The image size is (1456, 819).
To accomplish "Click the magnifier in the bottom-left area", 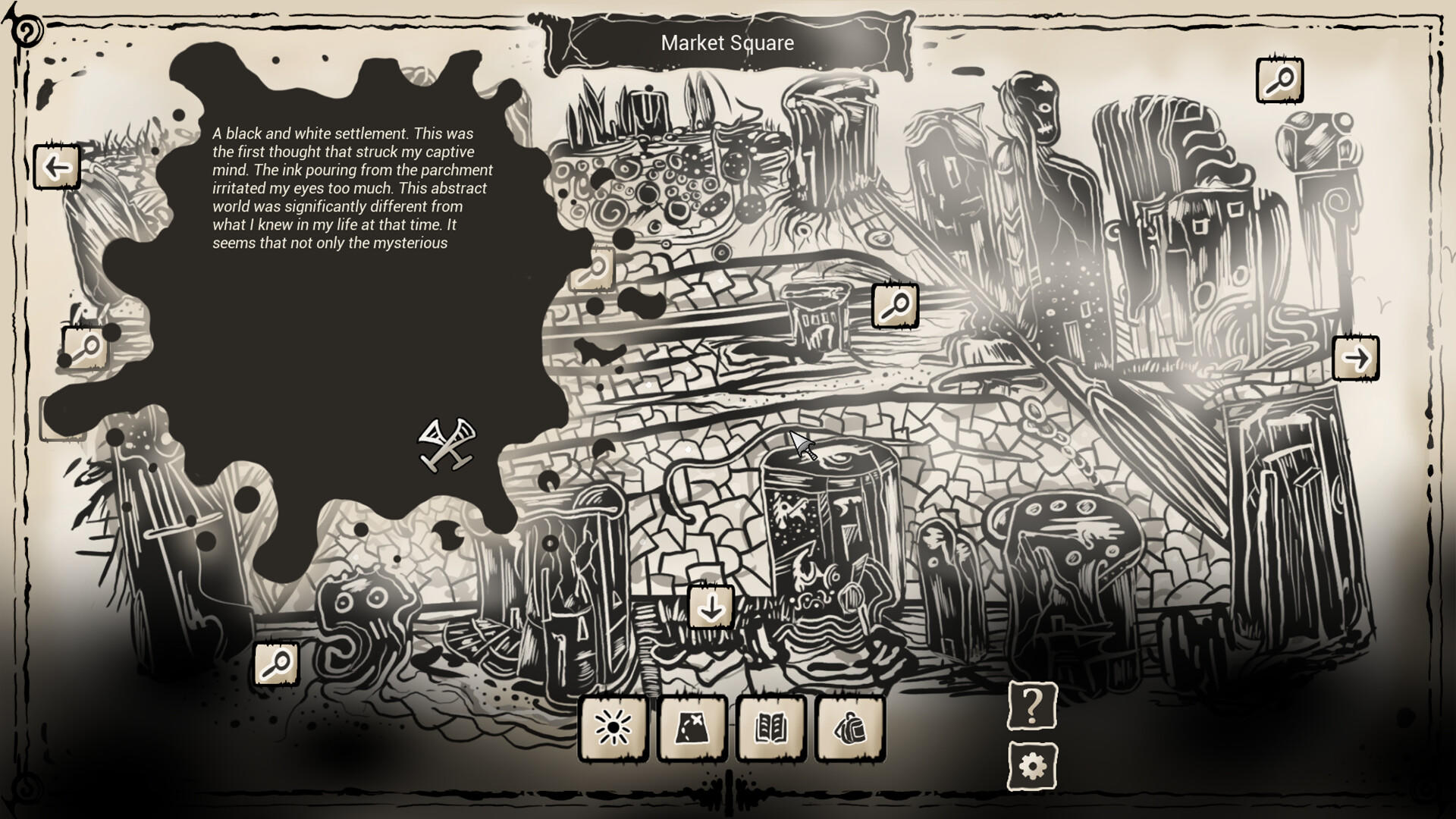I will tap(277, 664).
